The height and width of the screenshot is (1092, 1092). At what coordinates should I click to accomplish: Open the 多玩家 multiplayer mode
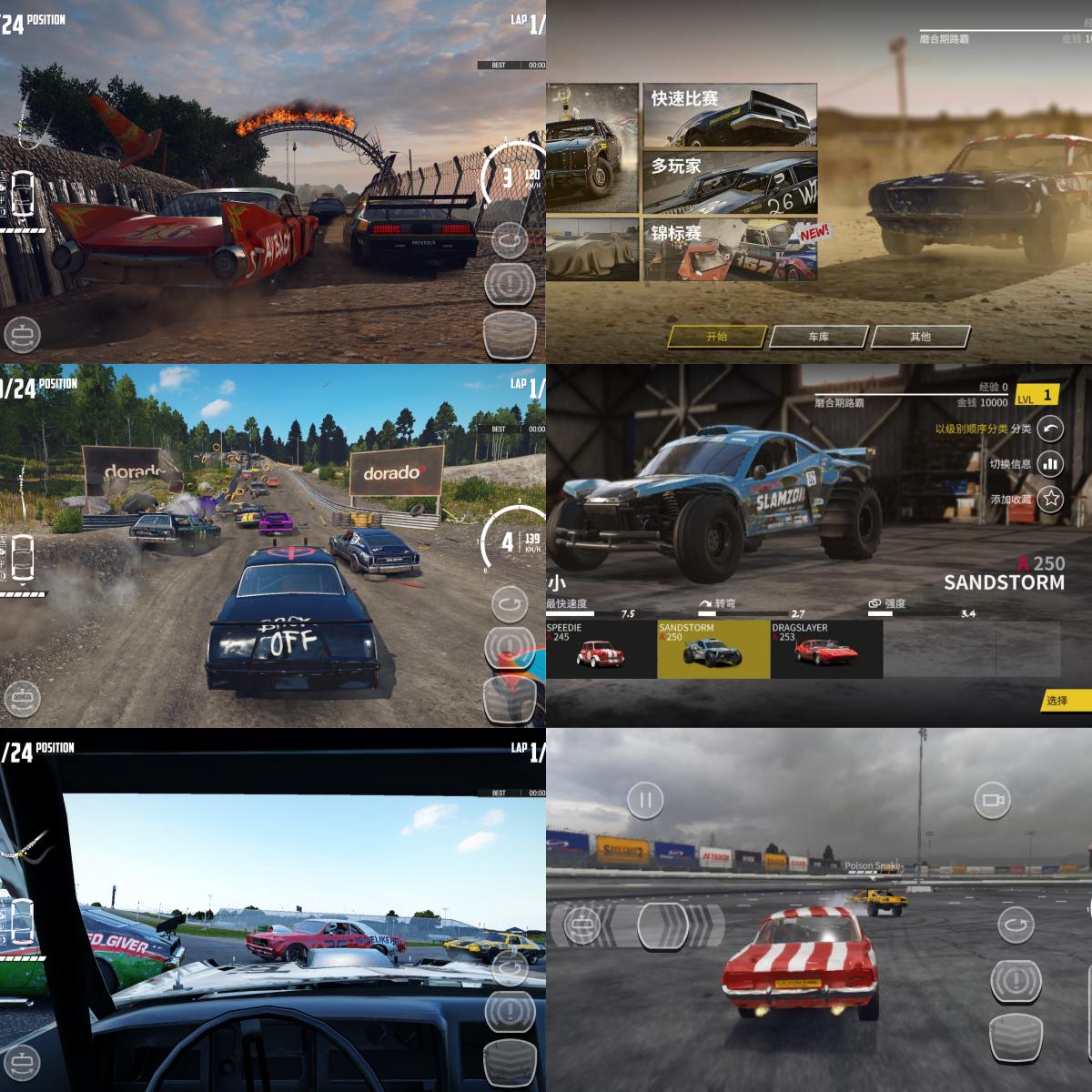pyautogui.click(x=730, y=183)
